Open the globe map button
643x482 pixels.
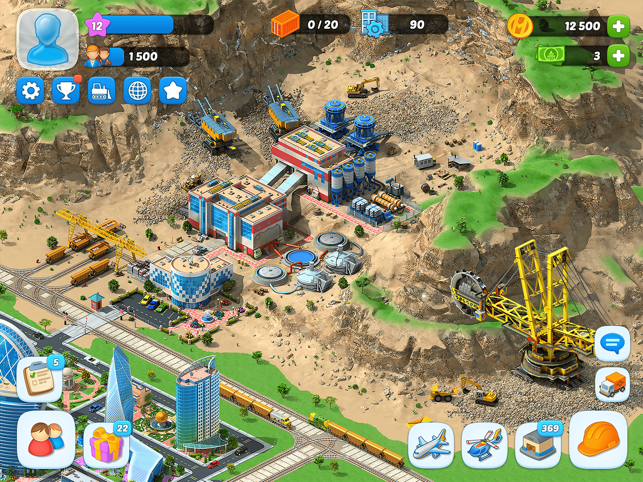pos(137,91)
